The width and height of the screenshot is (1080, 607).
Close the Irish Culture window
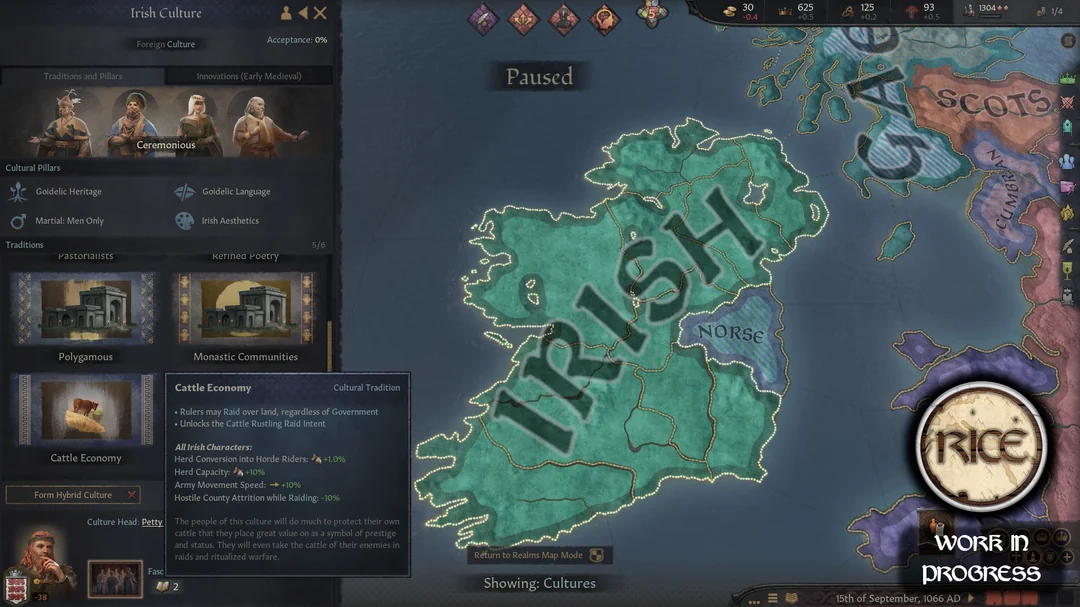click(321, 13)
